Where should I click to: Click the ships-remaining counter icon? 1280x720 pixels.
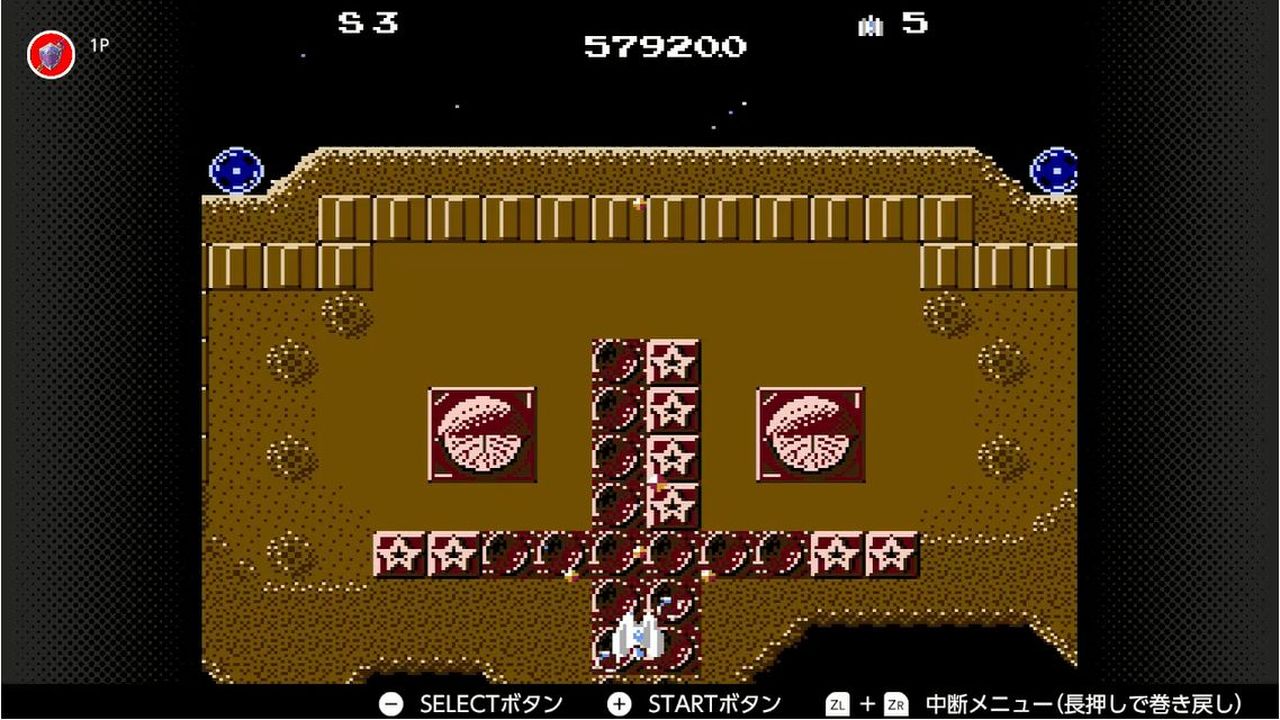point(869,25)
